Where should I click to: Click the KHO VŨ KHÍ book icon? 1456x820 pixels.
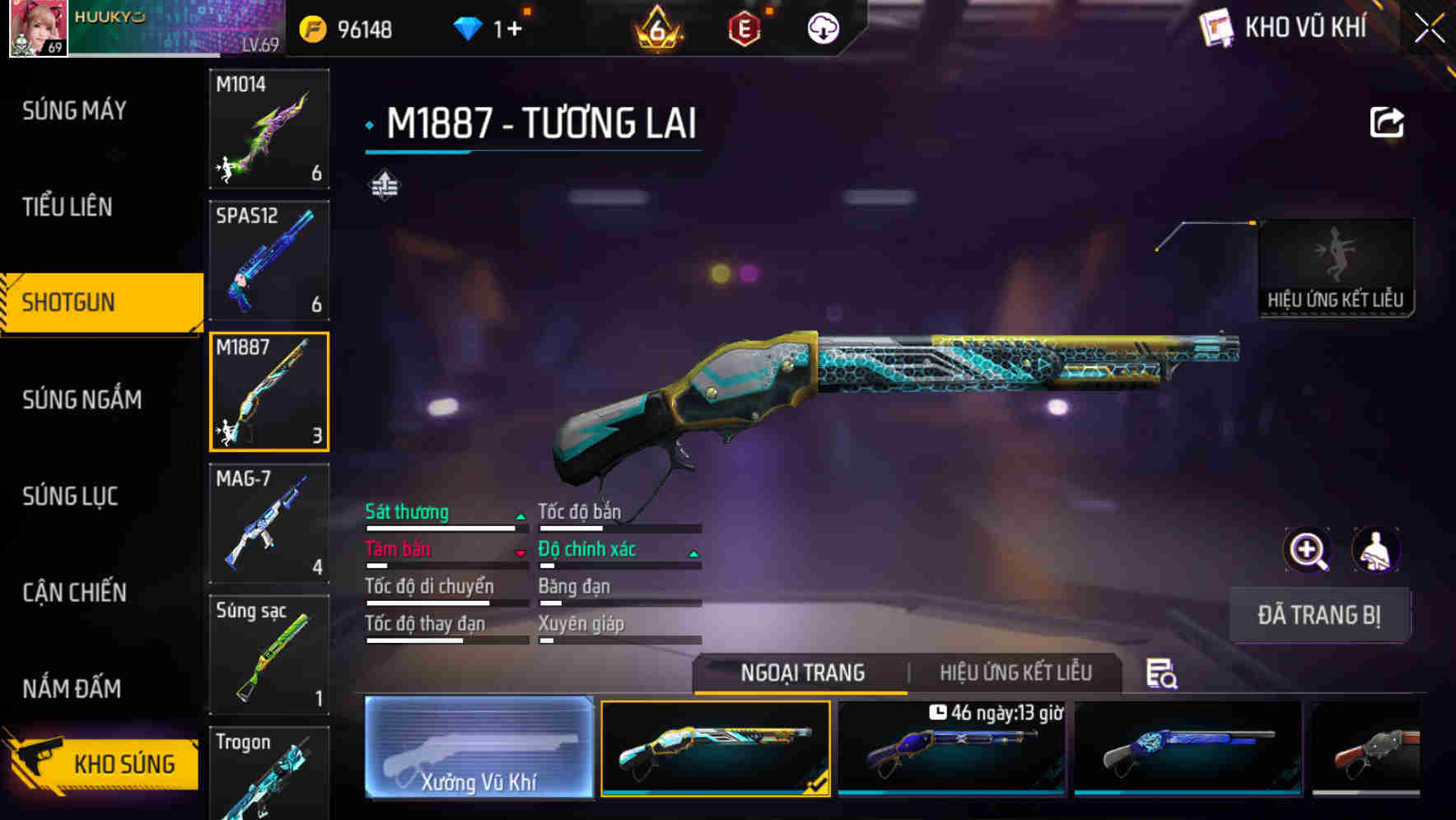click(1216, 27)
